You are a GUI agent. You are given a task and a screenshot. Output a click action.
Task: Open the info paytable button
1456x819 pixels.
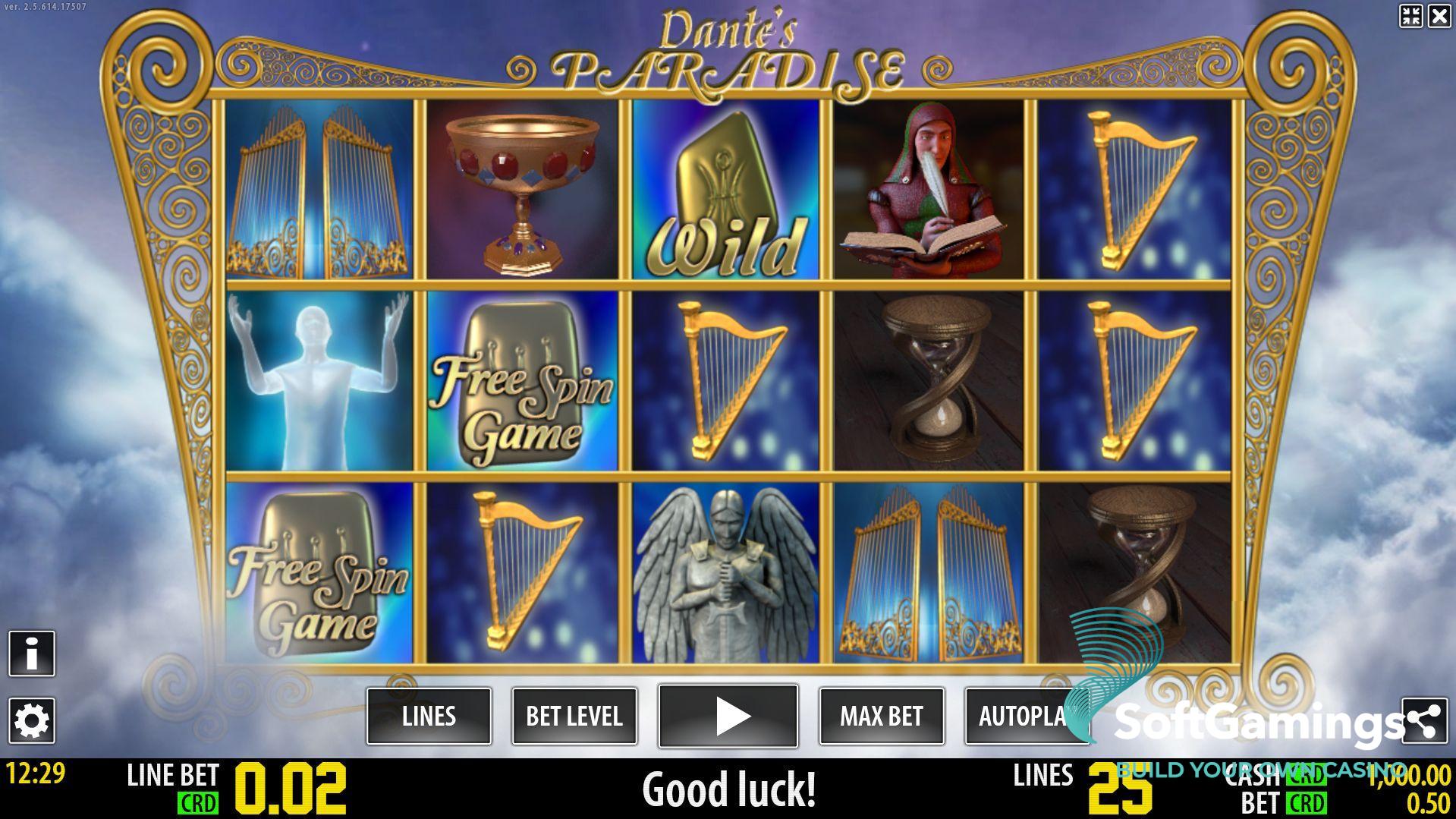pos(32,653)
